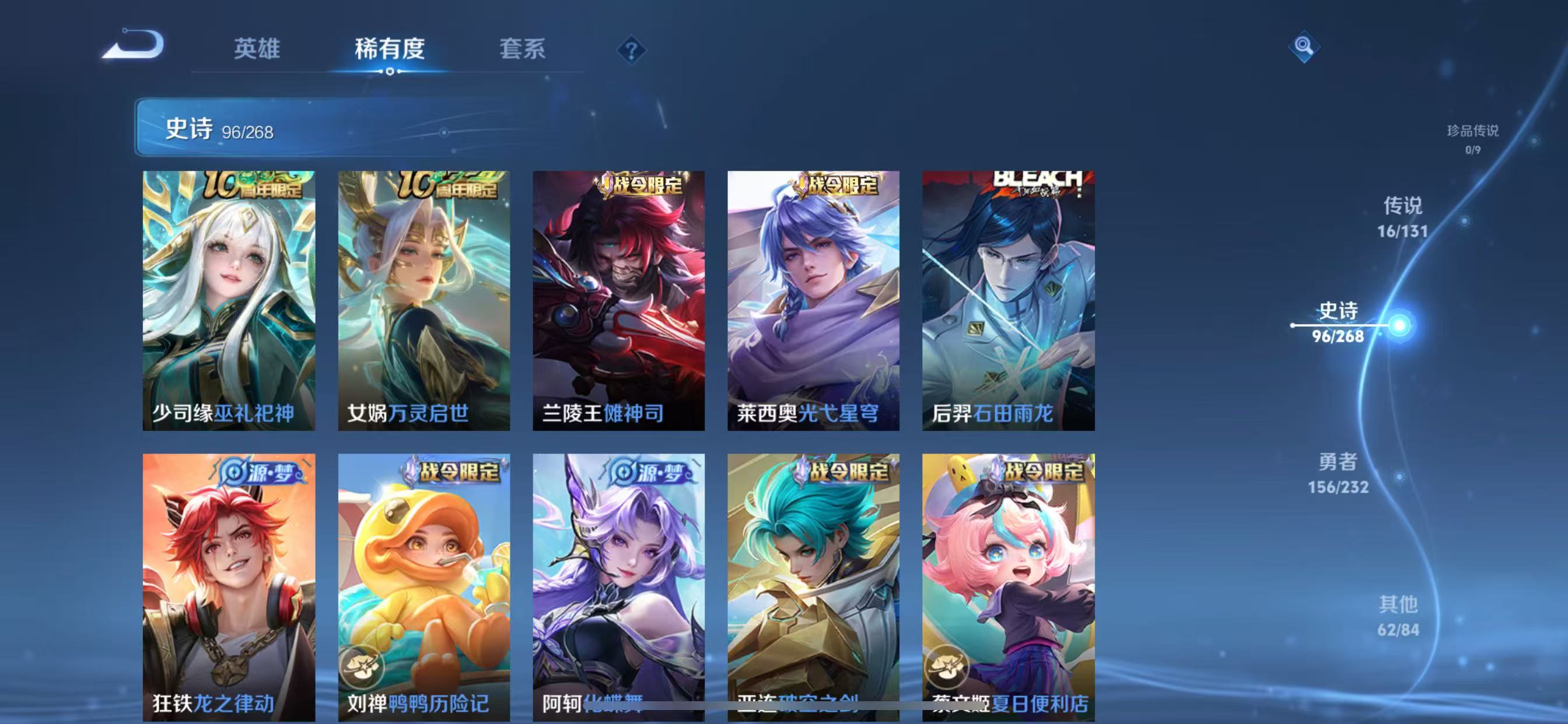Click the 史诗 96/268 header banner
Image resolution: width=1568 pixels, height=724 pixels.
pos(262,128)
